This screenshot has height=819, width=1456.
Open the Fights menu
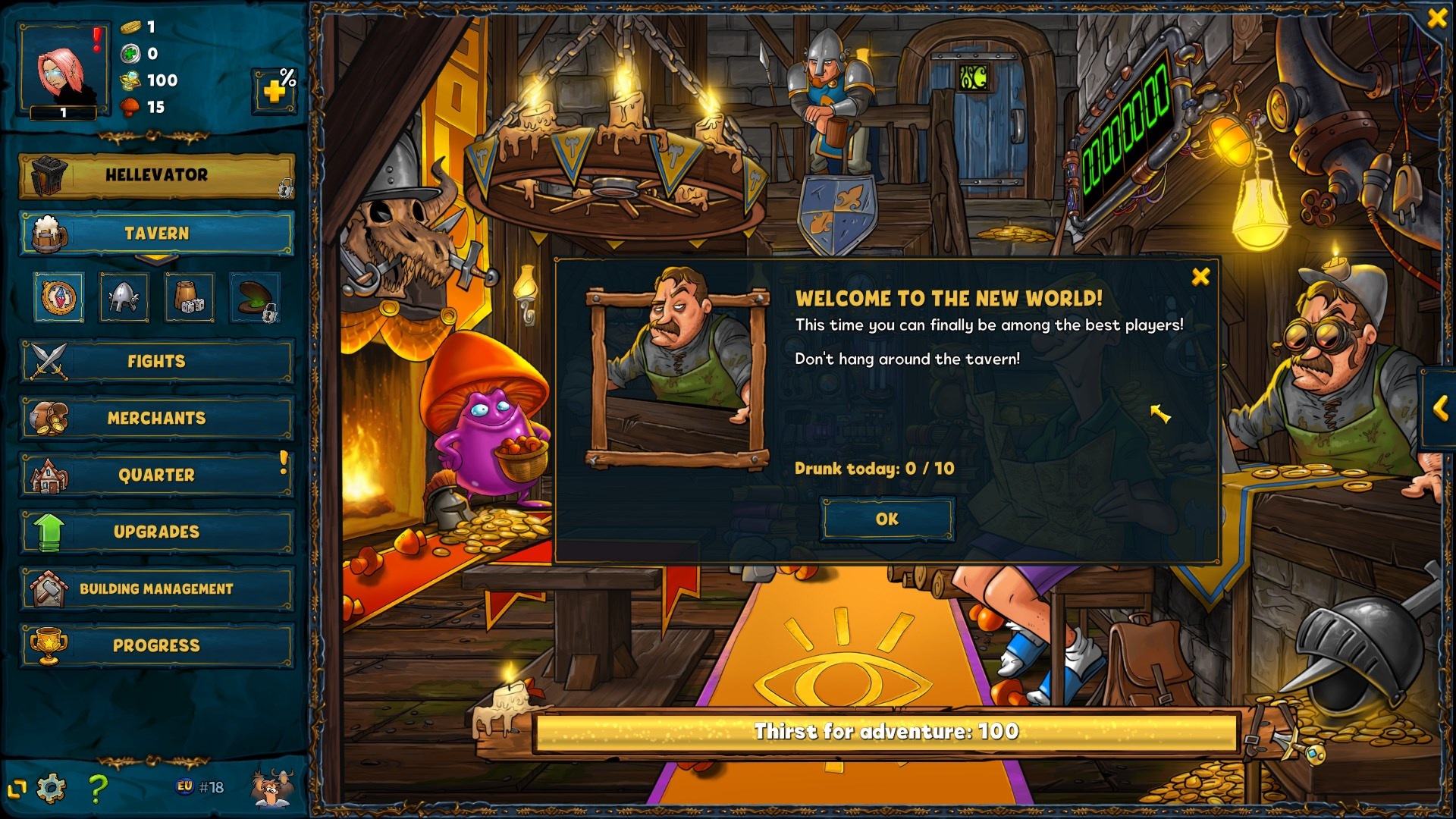156,362
